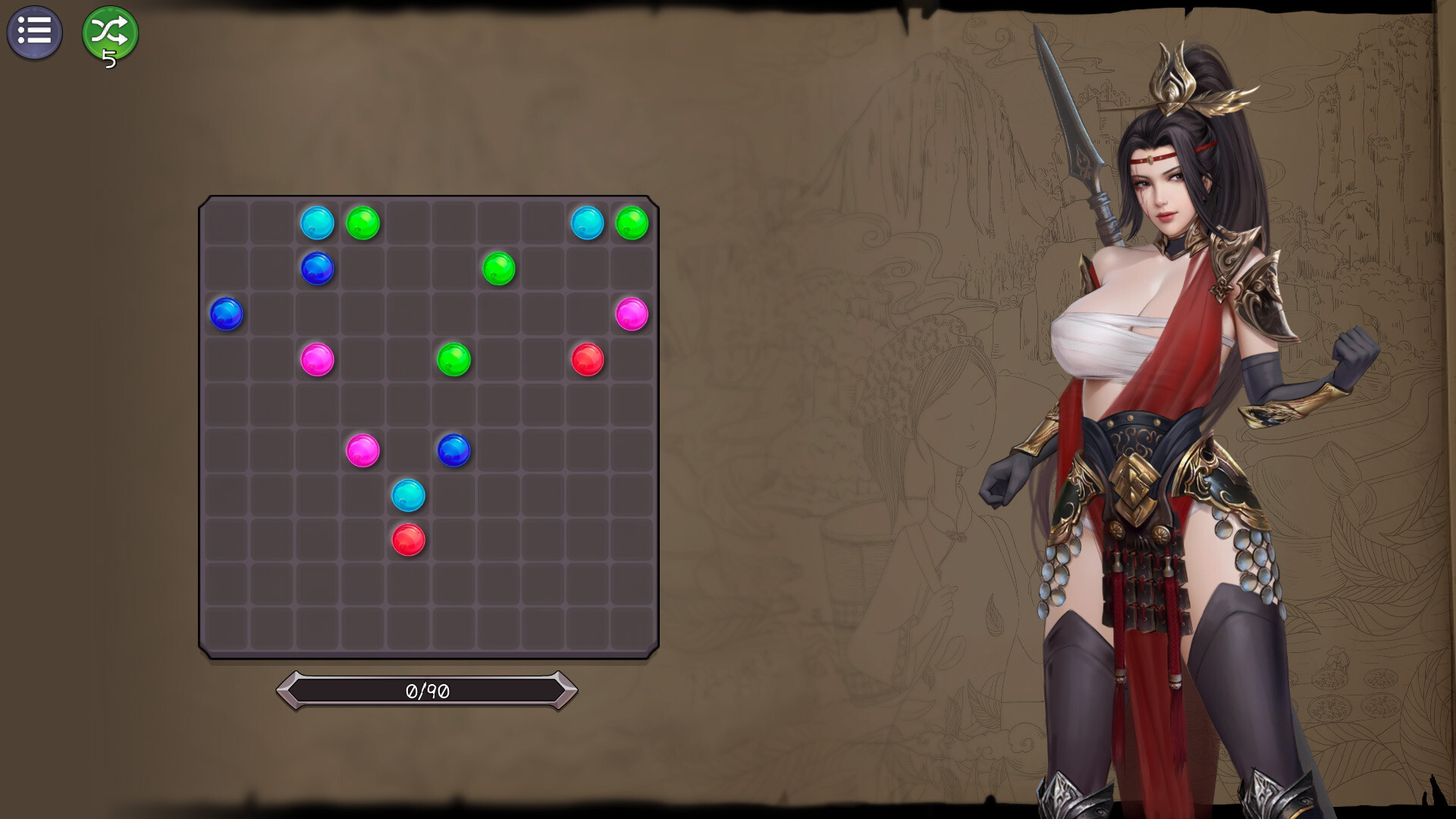Open the game menu list icon
Screen dimensions: 1456x819
35,32
